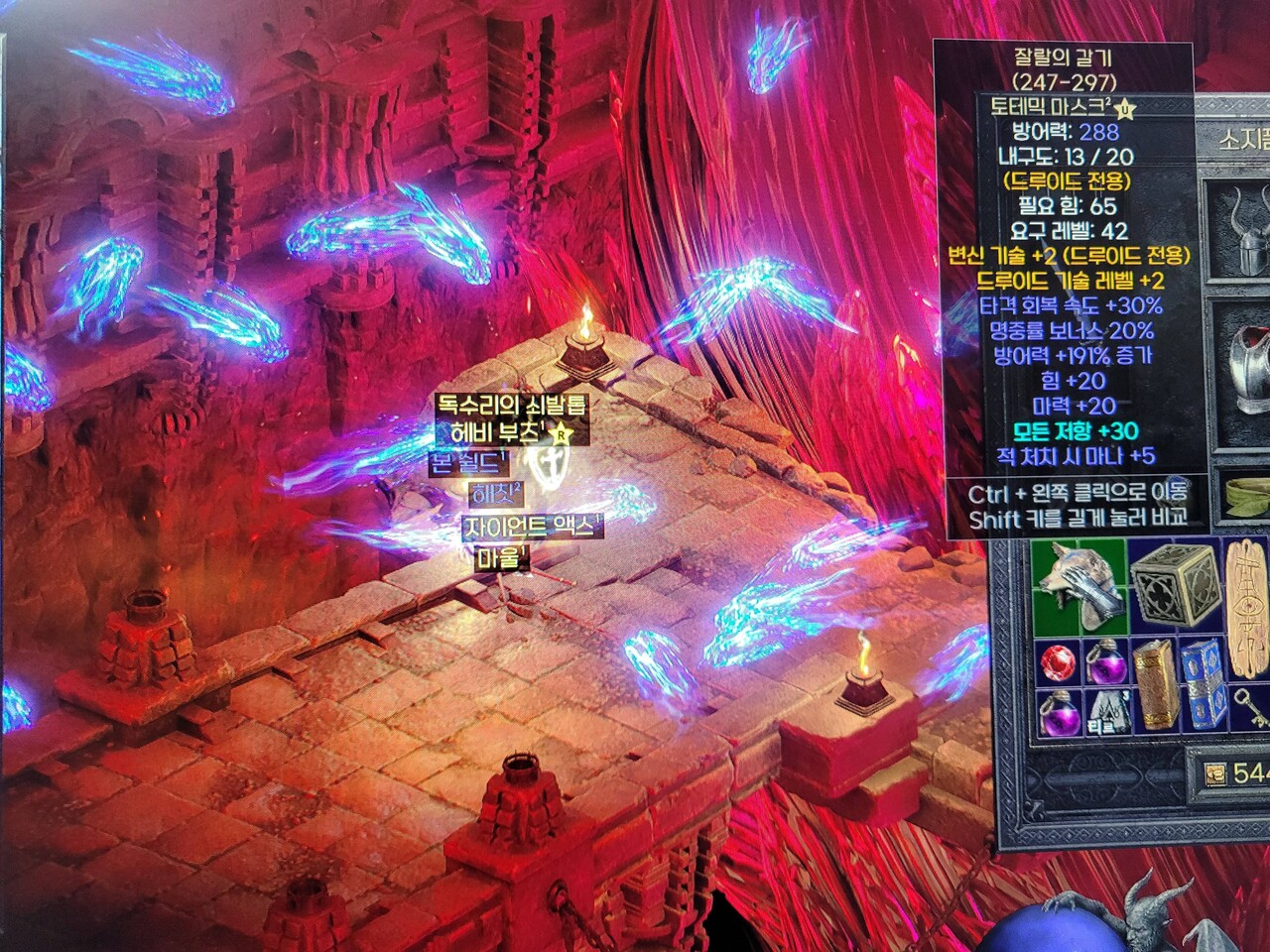Click the gold coin button
This screenshot has width=1270, height=952.
coord(1213,774)
